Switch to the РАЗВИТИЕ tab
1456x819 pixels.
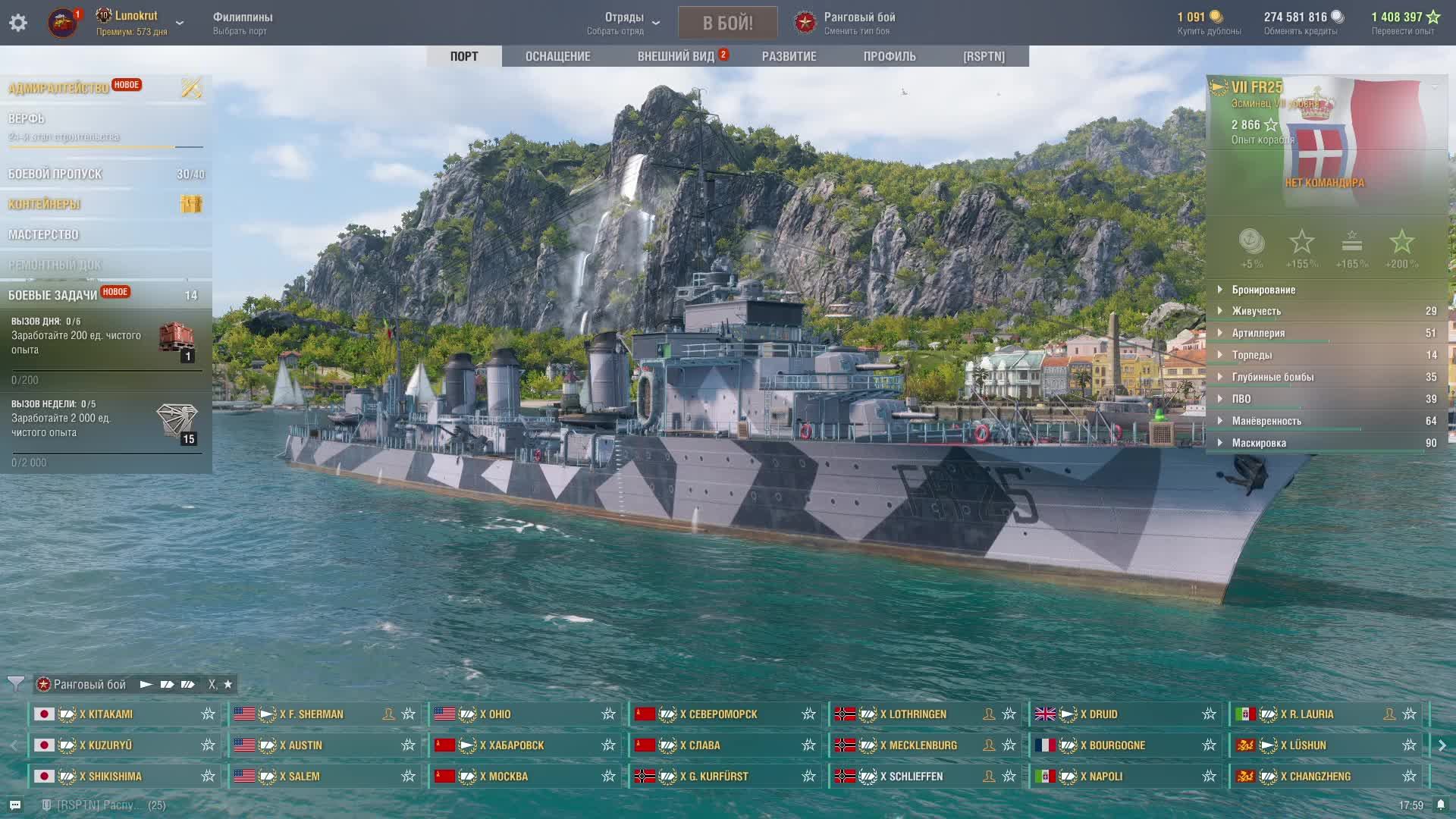pyautogui.click(x=789, y=56)
